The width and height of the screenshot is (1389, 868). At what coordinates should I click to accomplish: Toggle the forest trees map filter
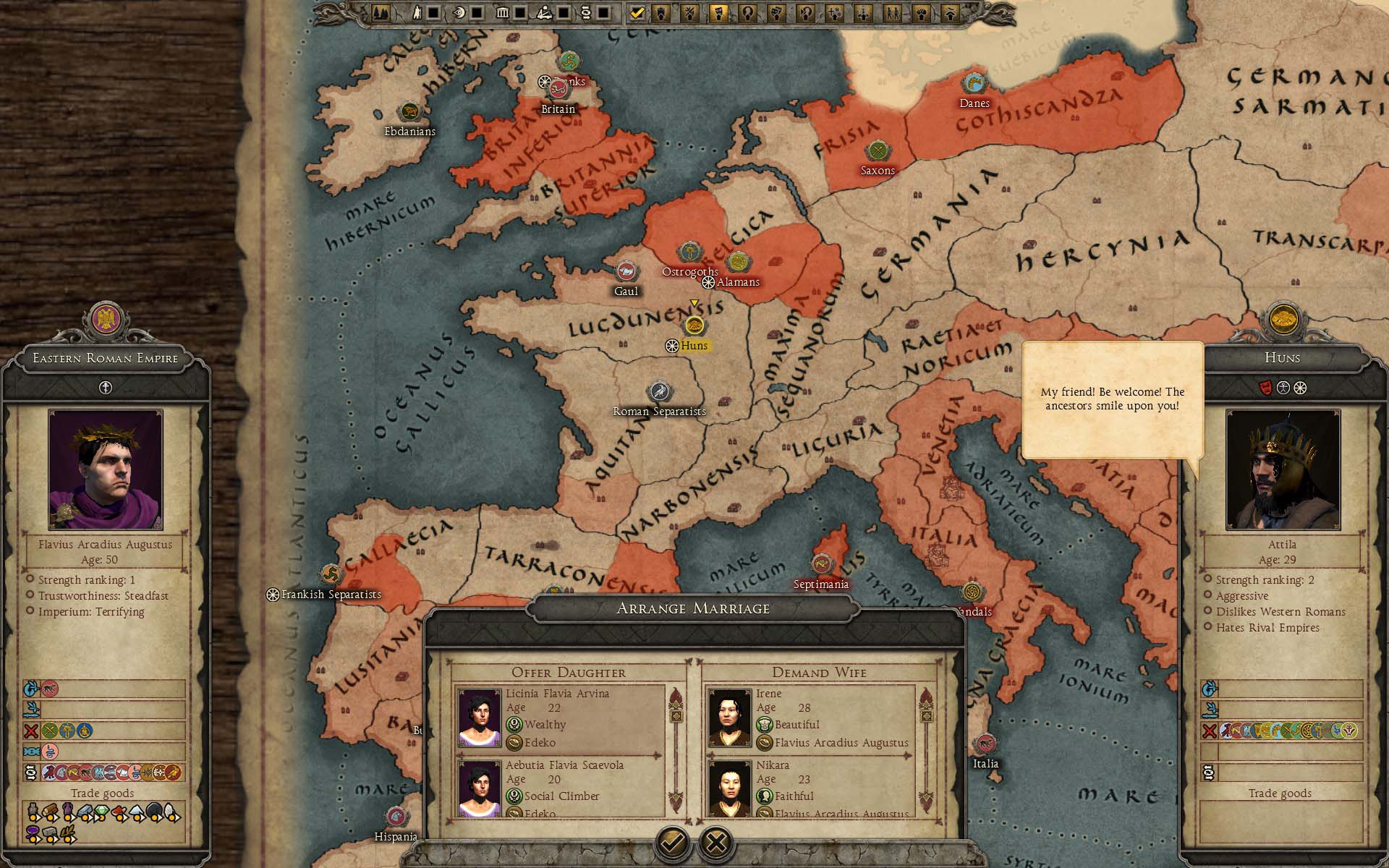(x=381, y=12)
